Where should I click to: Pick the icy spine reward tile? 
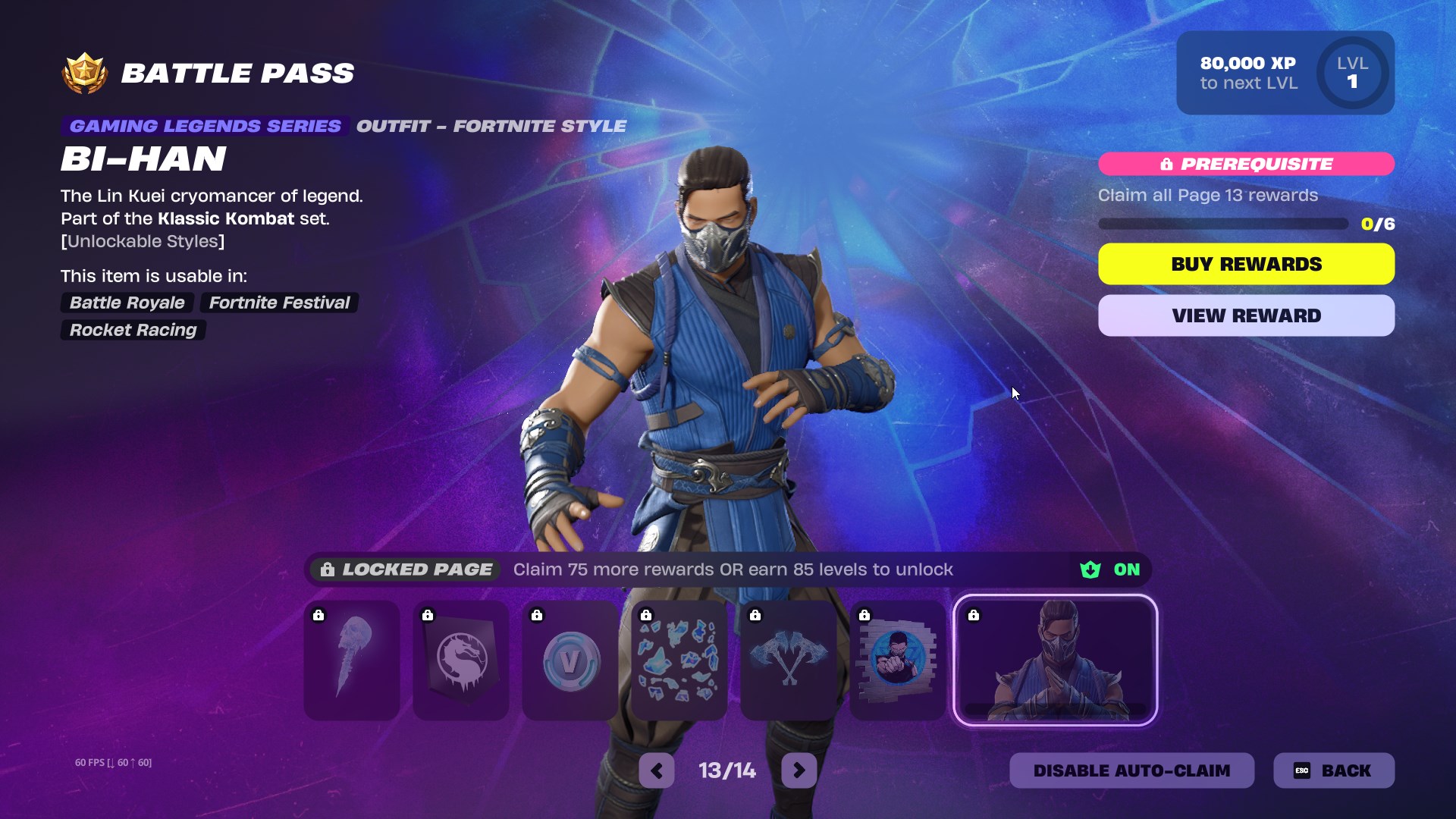352,660
